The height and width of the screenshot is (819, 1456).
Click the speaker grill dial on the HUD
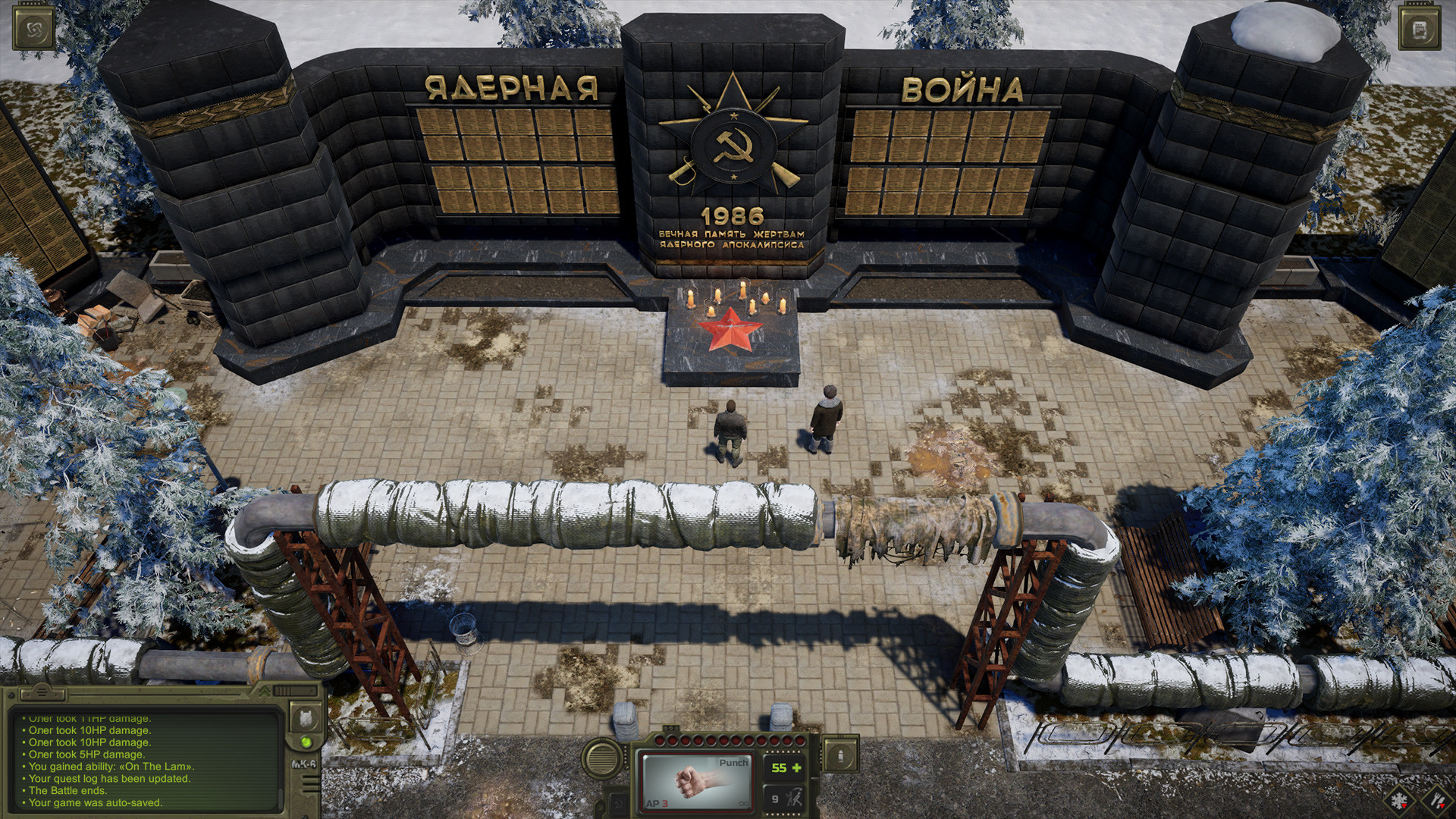pos(601,758)
